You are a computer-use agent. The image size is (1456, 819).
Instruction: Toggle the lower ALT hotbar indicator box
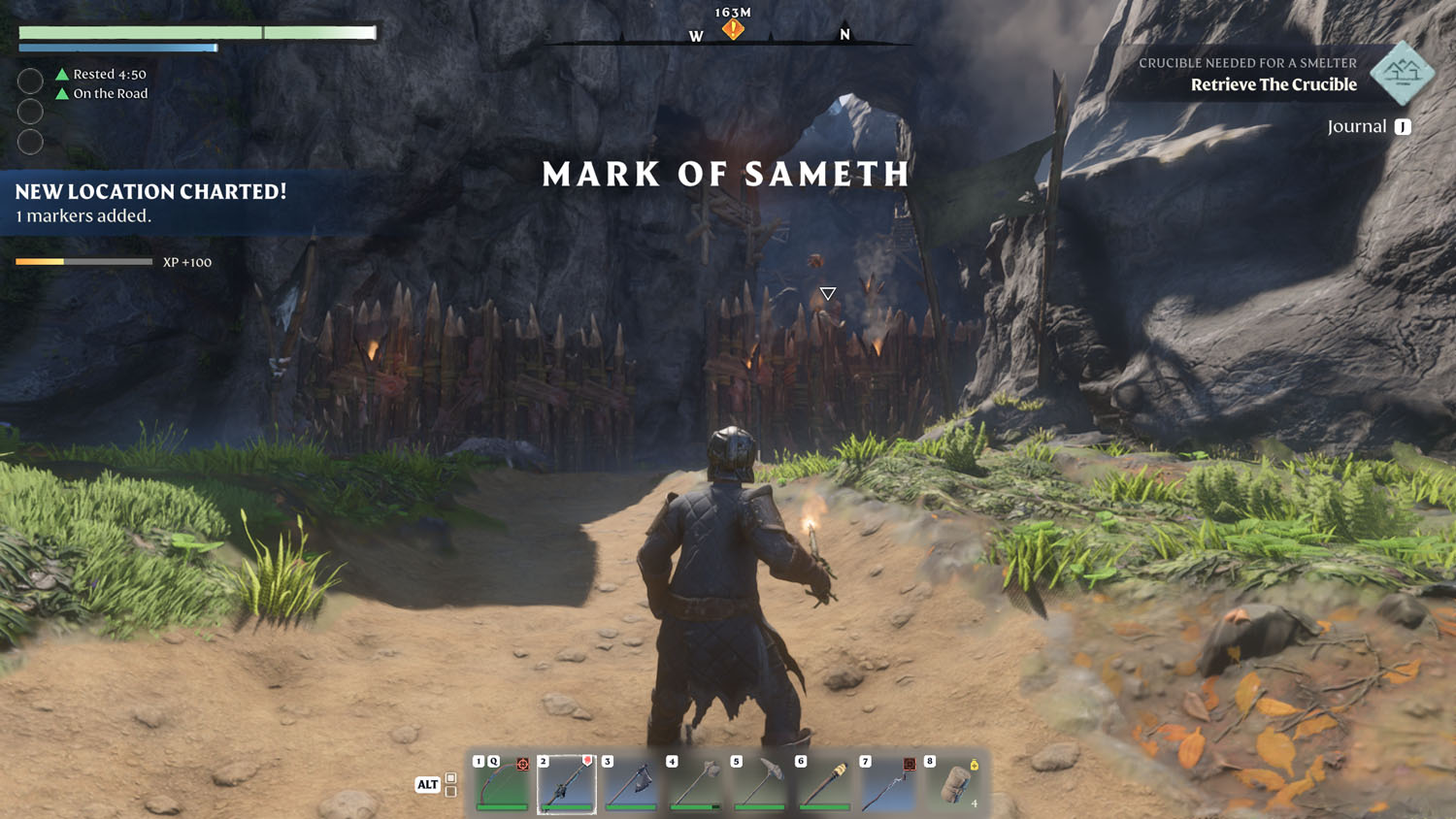450,792
